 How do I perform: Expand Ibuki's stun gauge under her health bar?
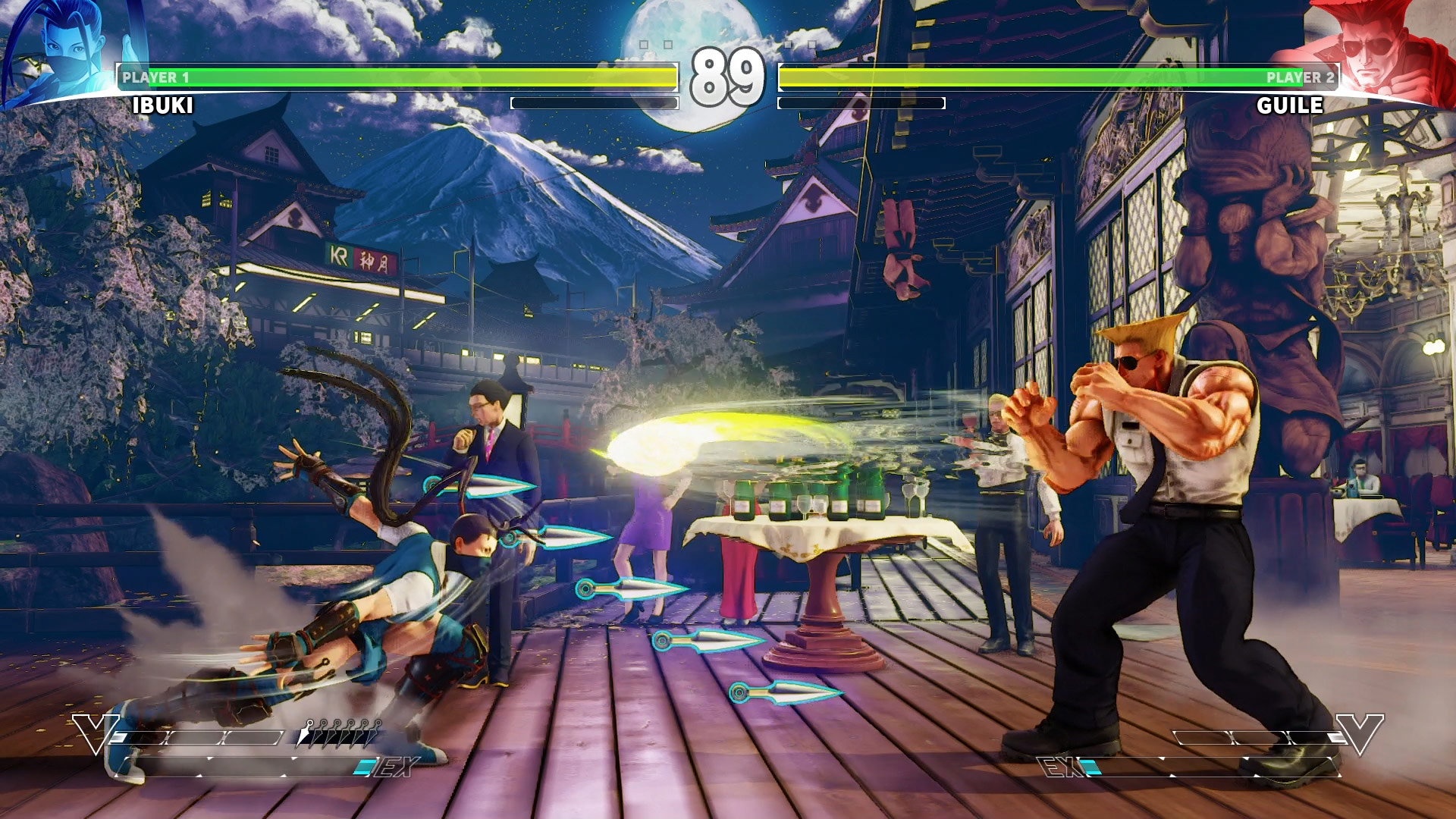coord(595,102)
